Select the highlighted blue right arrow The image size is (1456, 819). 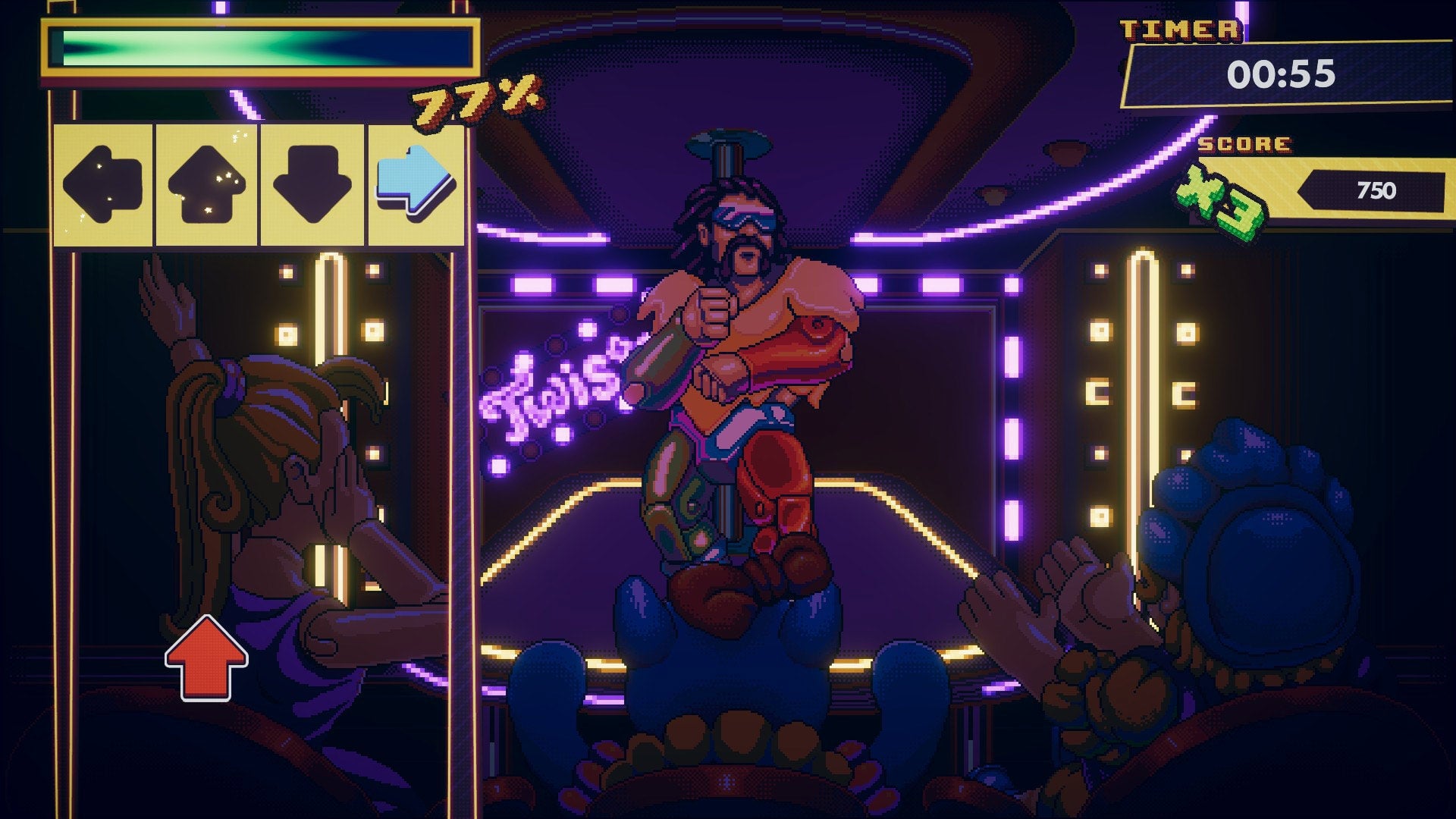414,182
